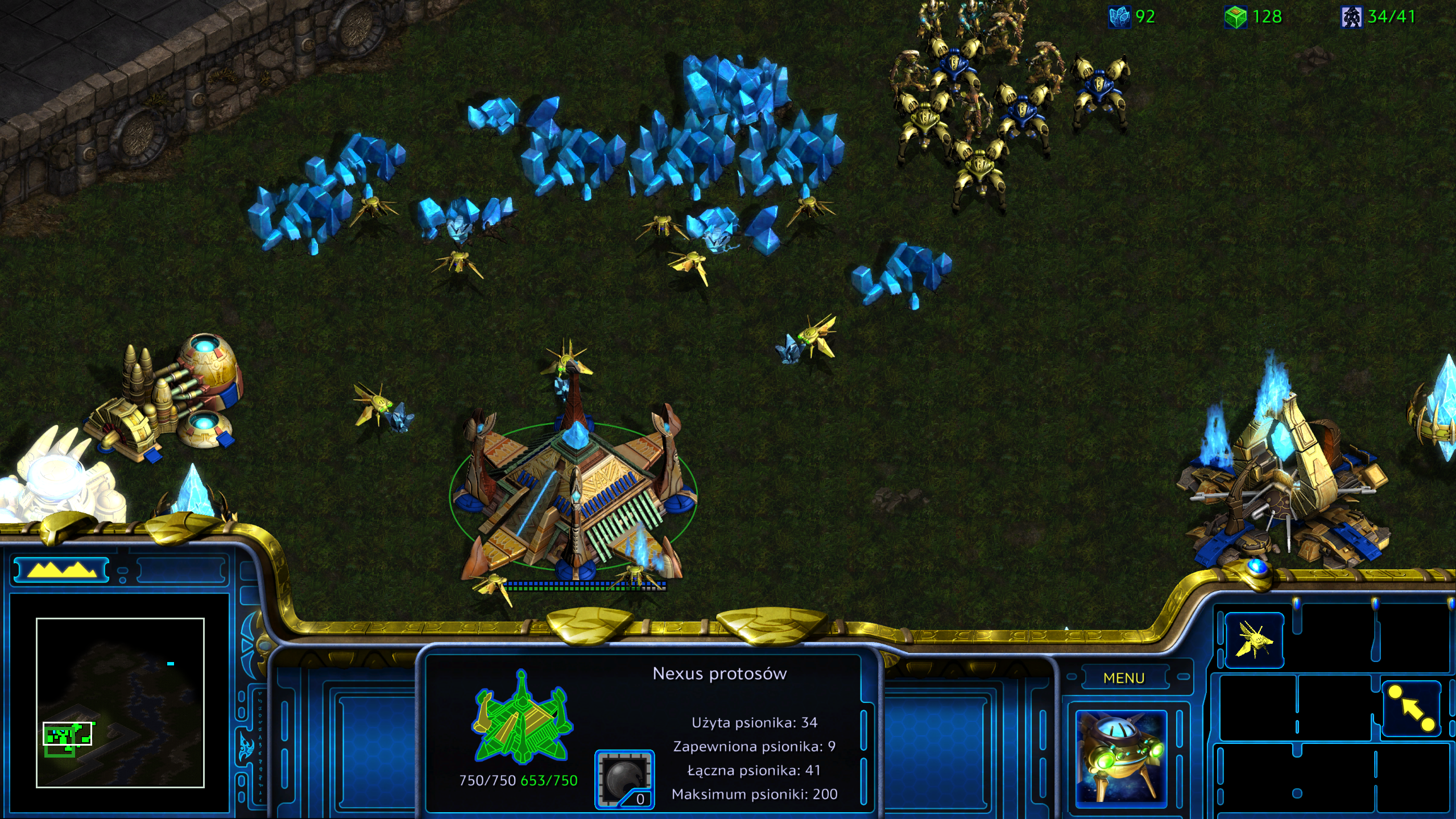Open the game MENU
Image resolution: width=1456 pixels, height=819 pixels.
1123,678
